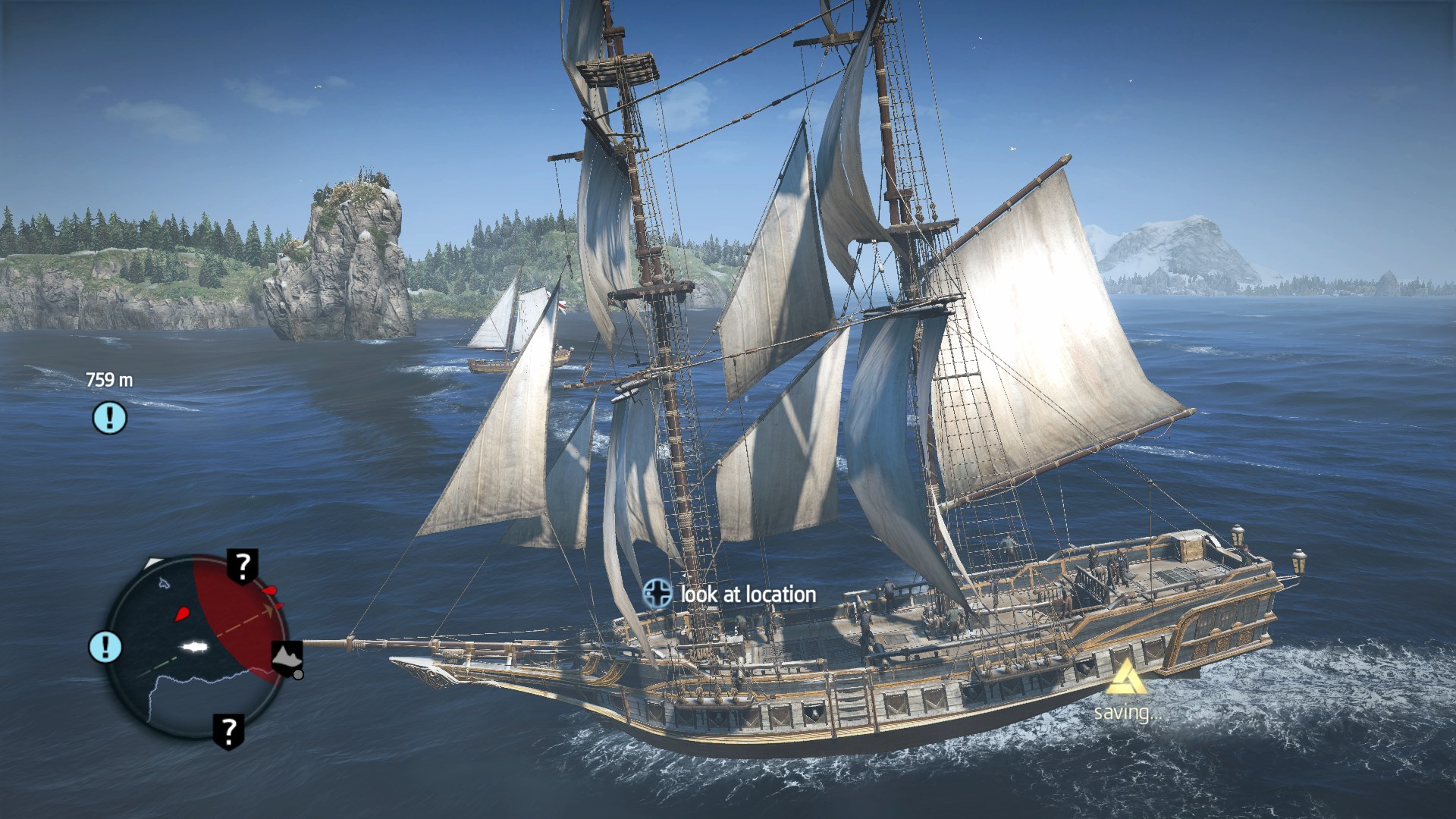The width and height of the screenshot is (1456, 819).
Task: Select the upper question mark marker on the minimap
Action: click(x=243, y=565)
